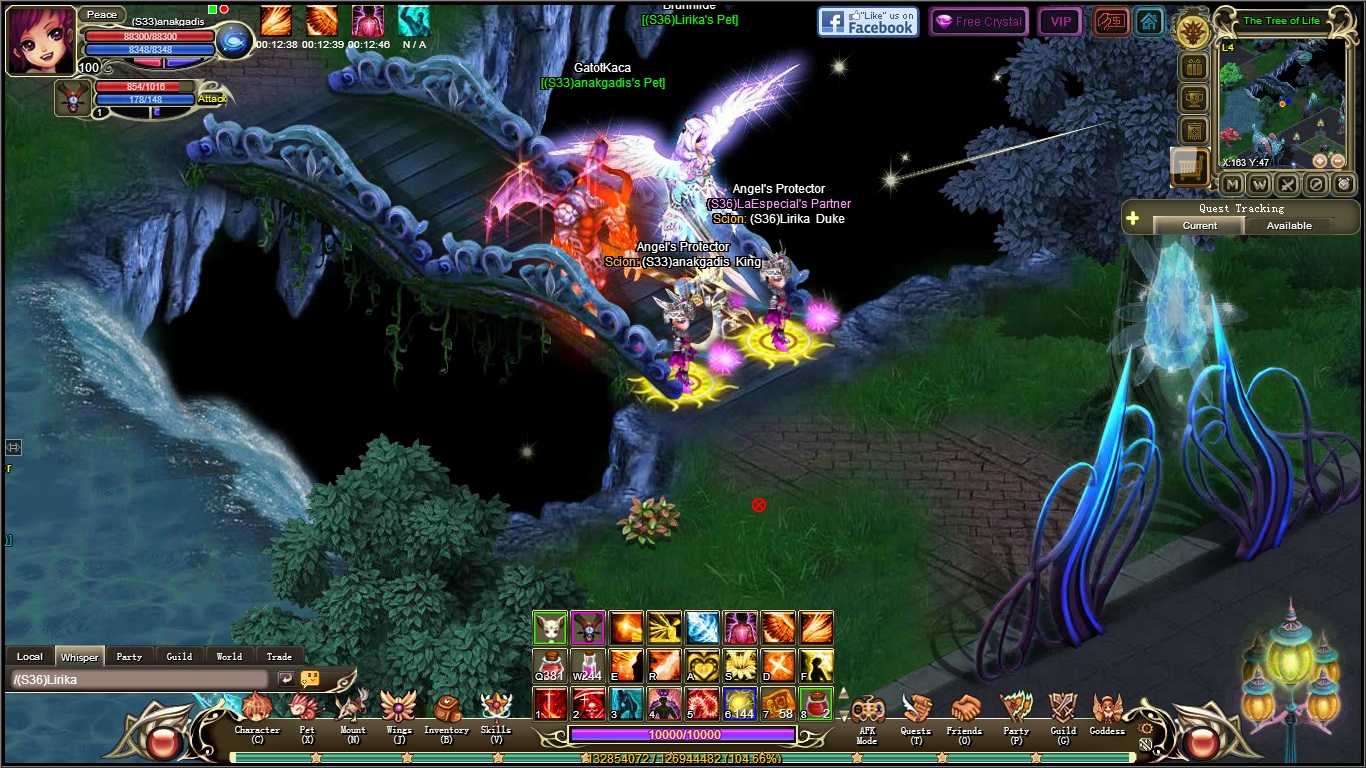
Task: Open the VIP menu
Action: coord(1060,22)
